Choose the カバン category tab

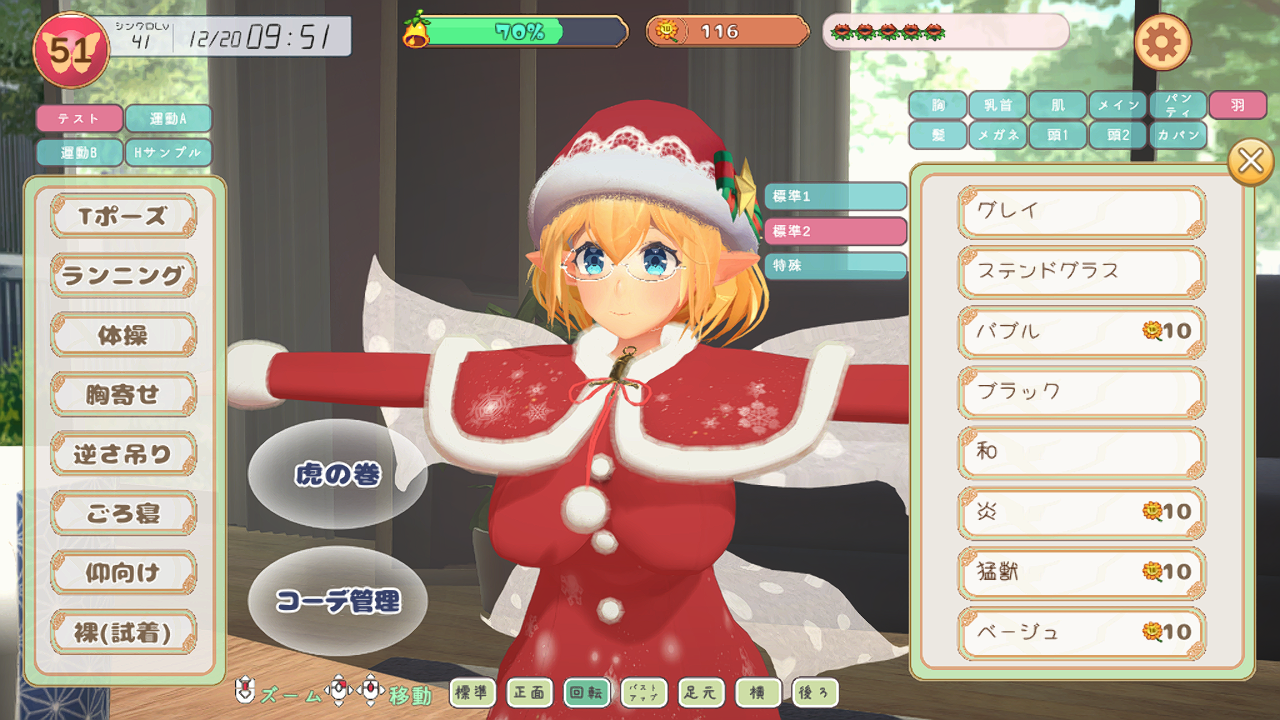[1177, 136]
